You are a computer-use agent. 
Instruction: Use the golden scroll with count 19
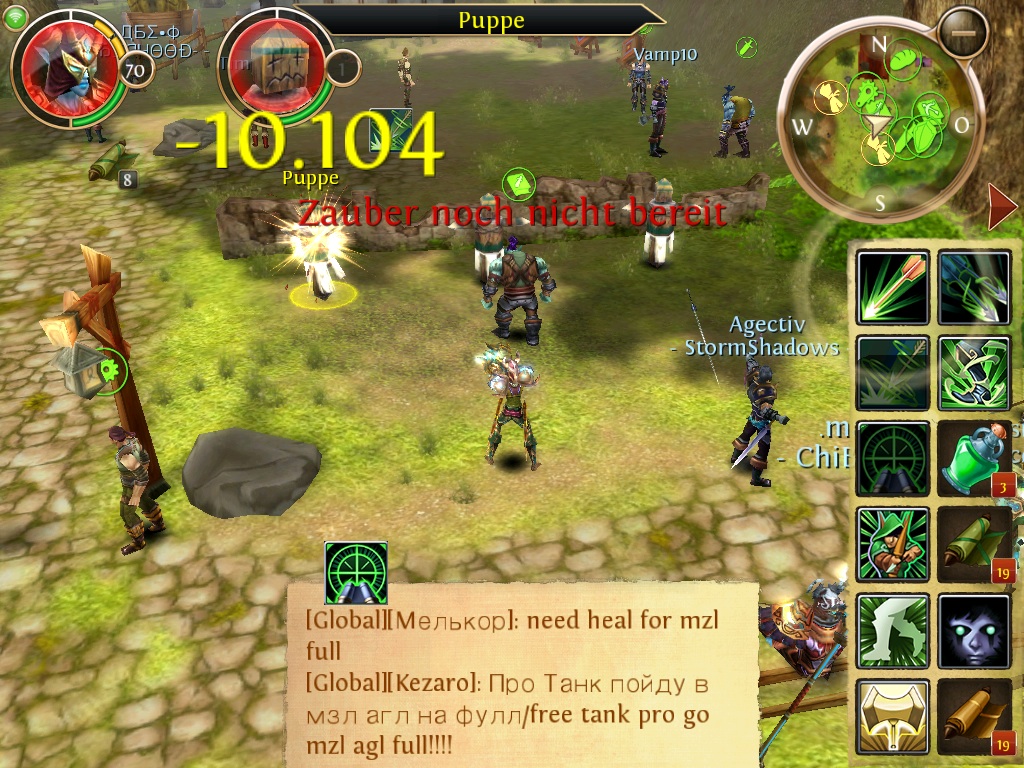point(974,717)
